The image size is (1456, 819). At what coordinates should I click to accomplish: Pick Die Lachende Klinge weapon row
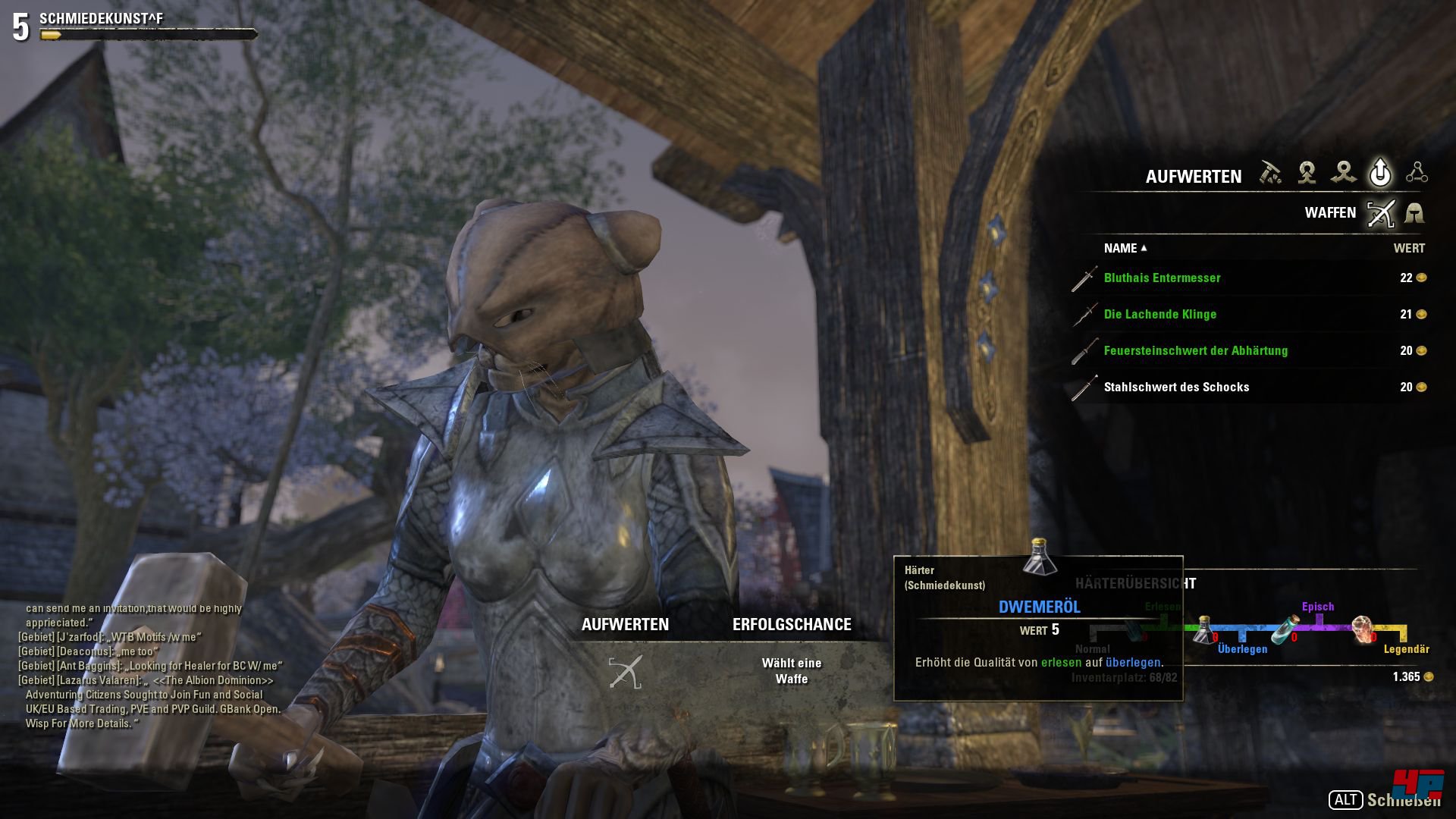tap(1159, 315)
